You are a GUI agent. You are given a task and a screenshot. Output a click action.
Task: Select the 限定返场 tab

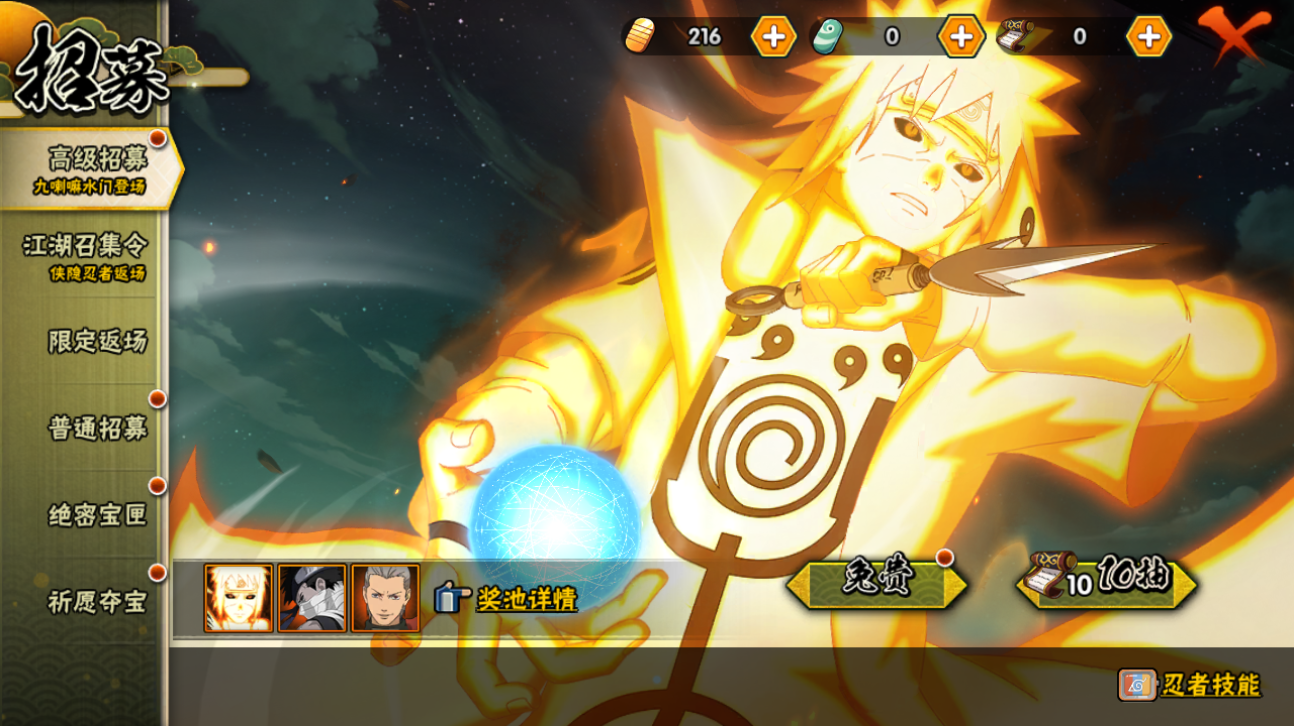pyautogui.click(x=96, y=341)
